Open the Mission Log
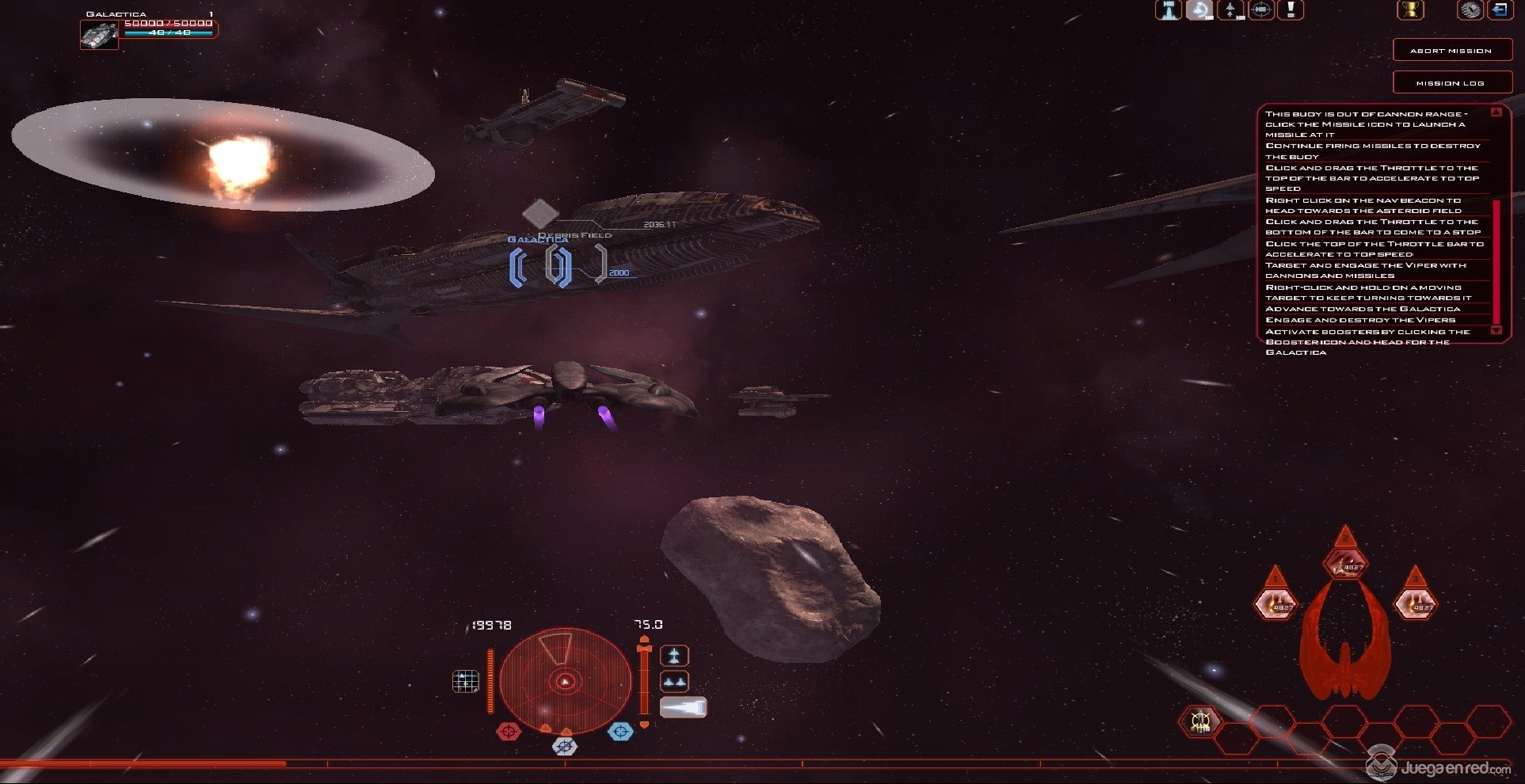 click(x=1450, y=82)
